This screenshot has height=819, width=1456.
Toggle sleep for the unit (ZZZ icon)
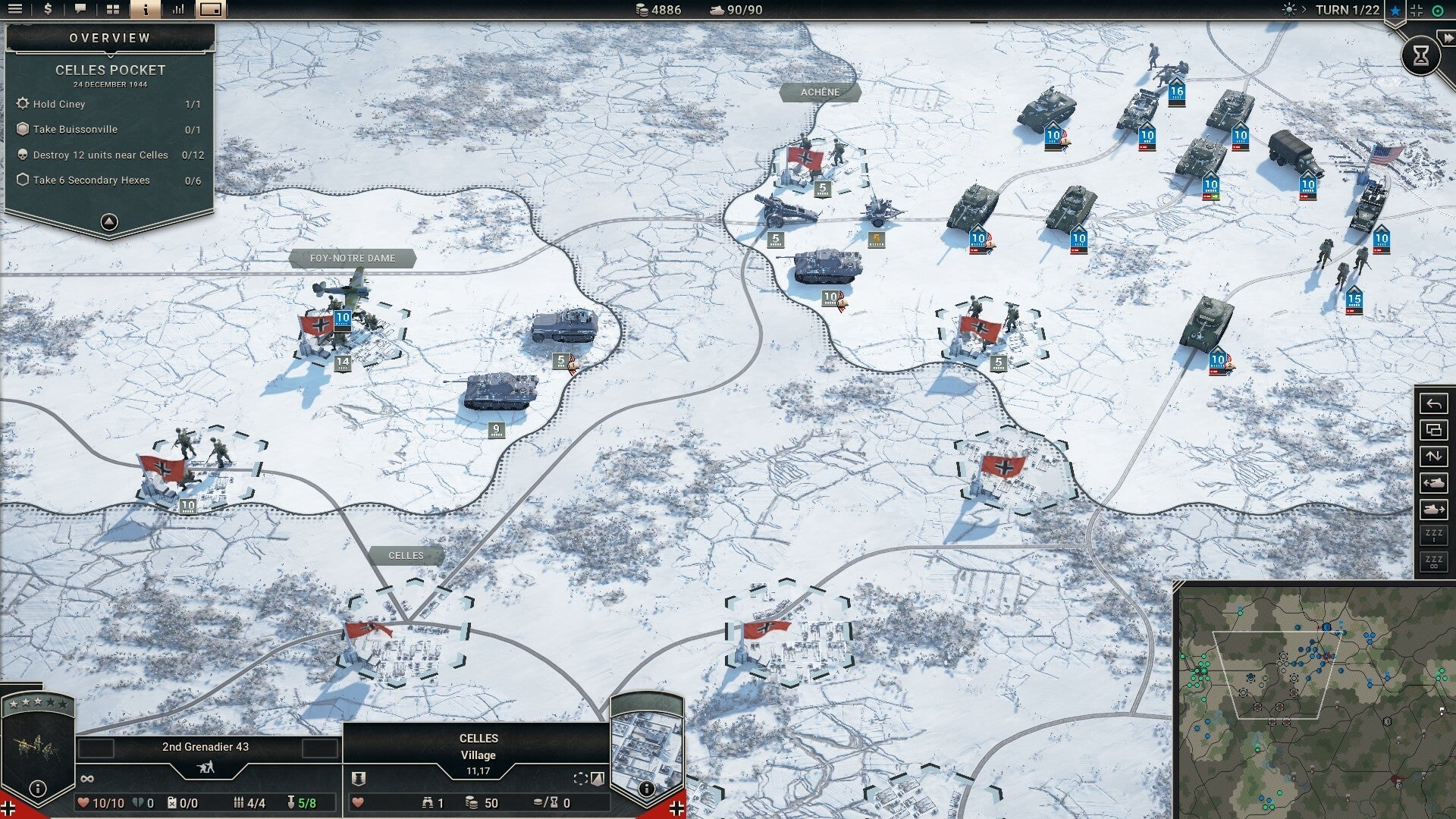(1433, 535)
